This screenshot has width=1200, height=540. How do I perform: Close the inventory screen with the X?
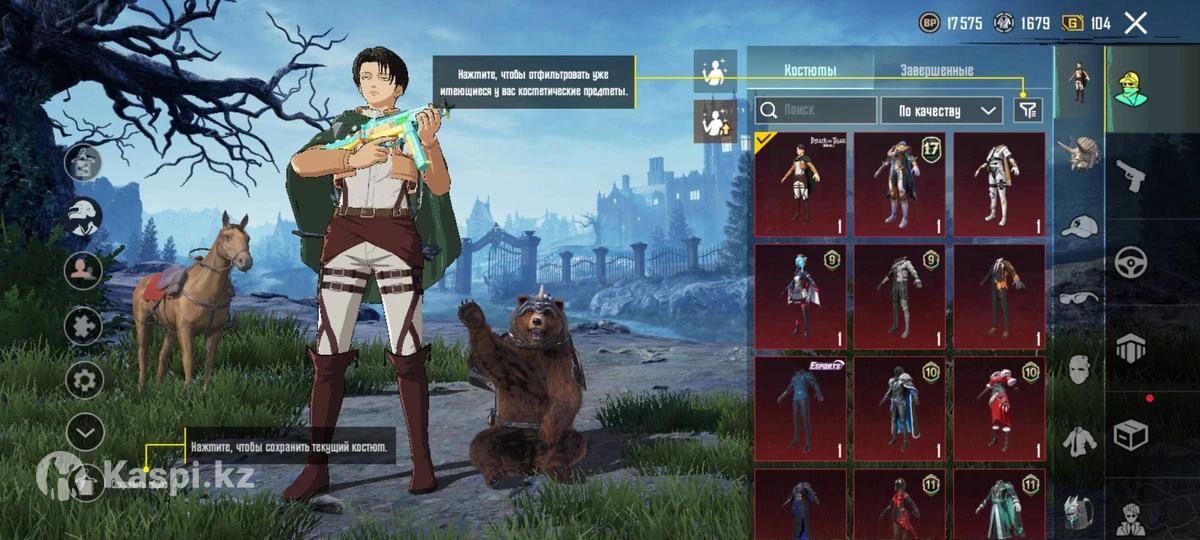(1135, 23)
